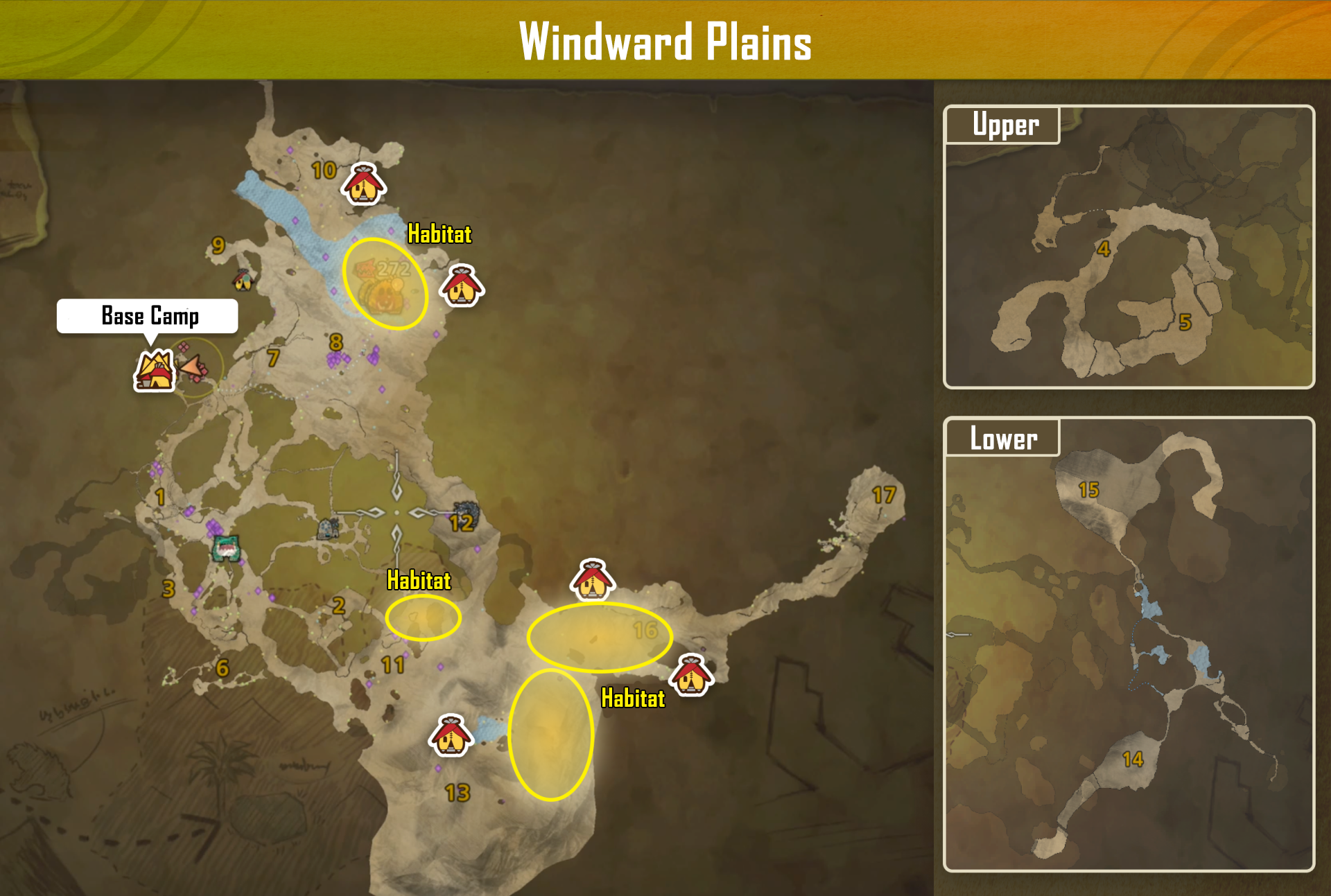Click the tall Habitat ellipse right of area 13
The image size is (1331, 896).
[551, 735]
